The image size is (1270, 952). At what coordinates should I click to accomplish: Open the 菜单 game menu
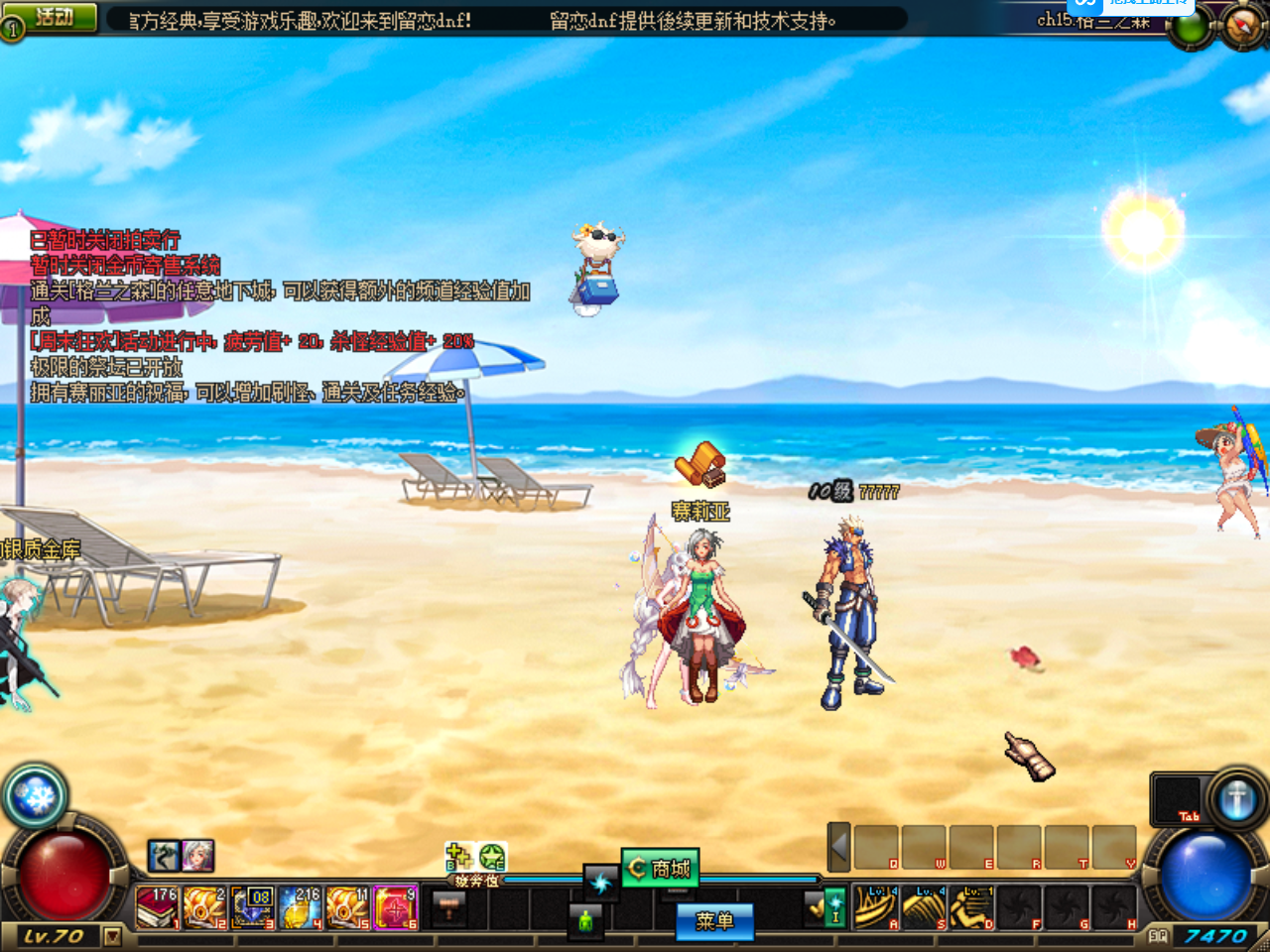point(713,922)
